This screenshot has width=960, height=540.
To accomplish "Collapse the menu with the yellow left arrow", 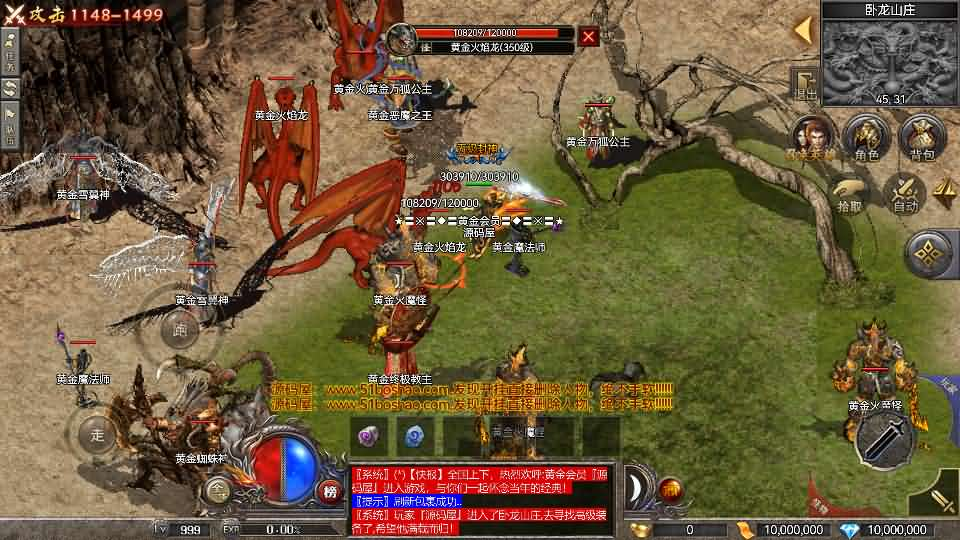I will (x=803, y=30).
